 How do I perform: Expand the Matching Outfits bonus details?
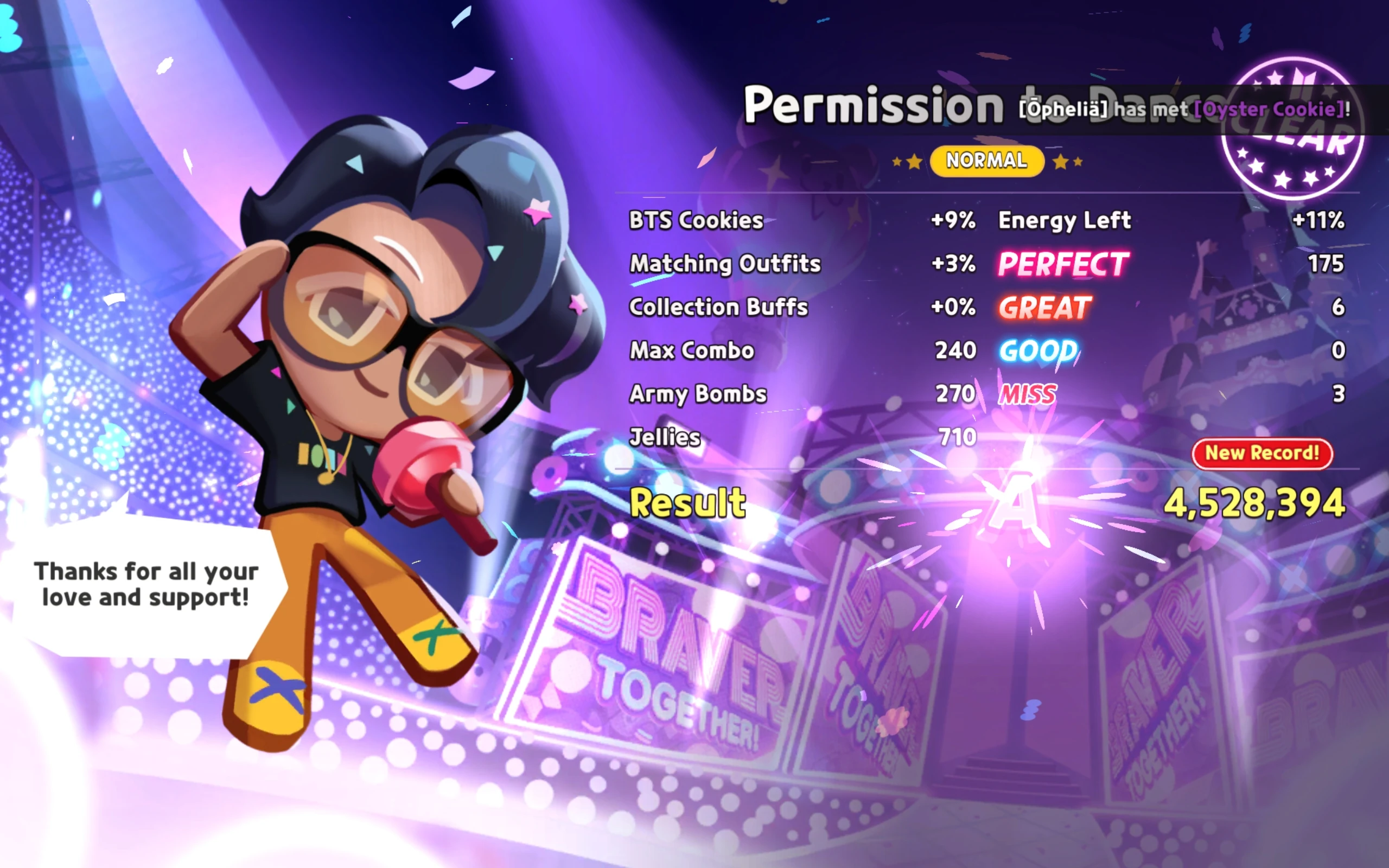[x=724, y=264]
